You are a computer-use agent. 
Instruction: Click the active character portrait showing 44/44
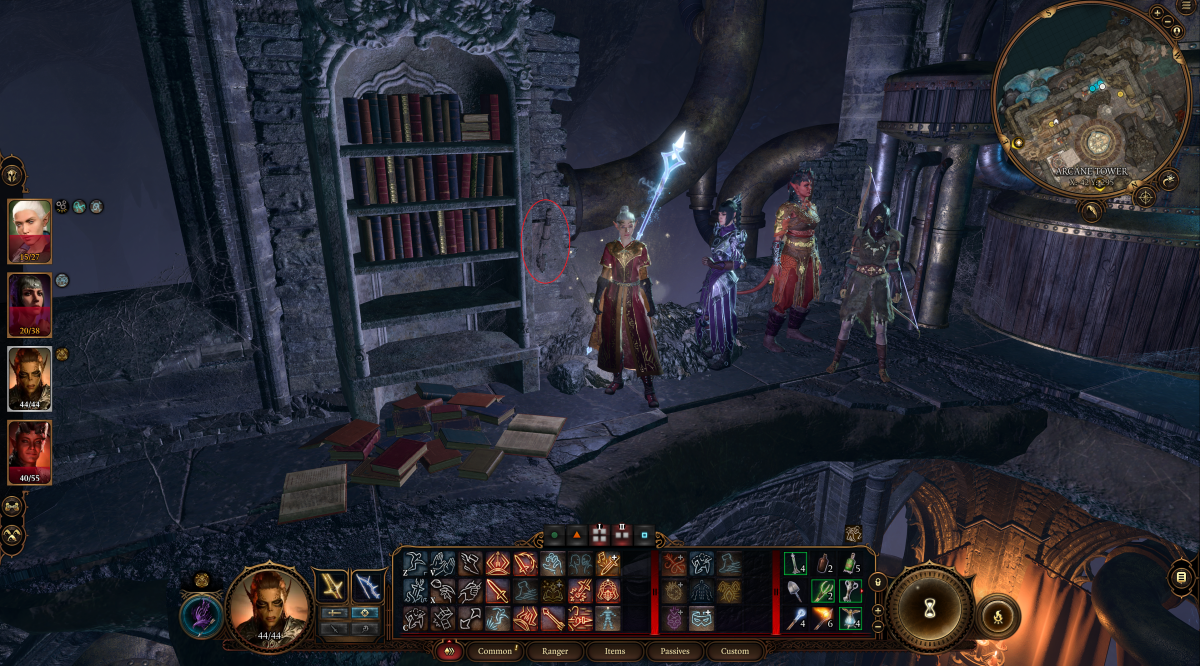tap(268, 605)
